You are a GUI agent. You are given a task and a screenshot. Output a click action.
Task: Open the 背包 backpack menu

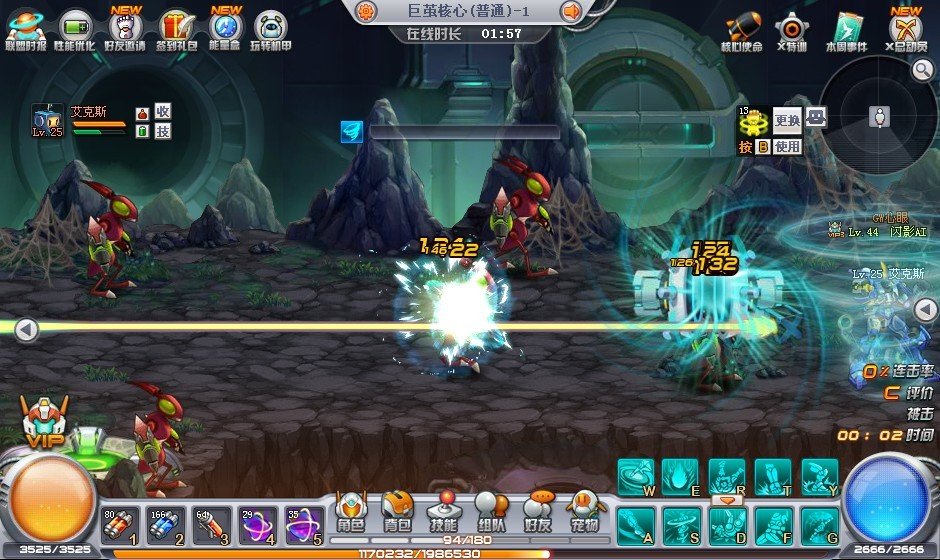click(398, 512)
